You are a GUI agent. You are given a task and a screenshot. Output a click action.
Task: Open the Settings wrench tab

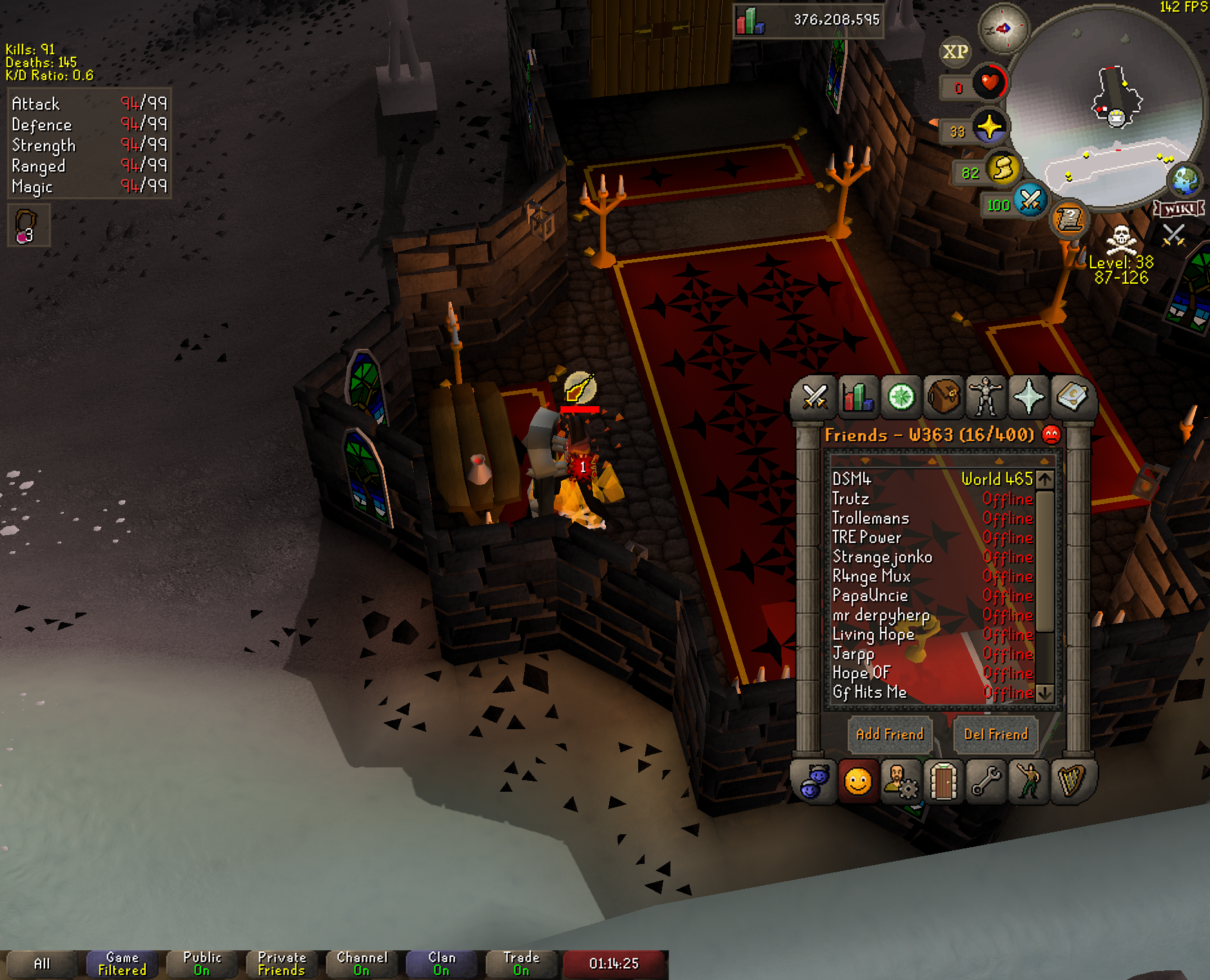[986, 782]
